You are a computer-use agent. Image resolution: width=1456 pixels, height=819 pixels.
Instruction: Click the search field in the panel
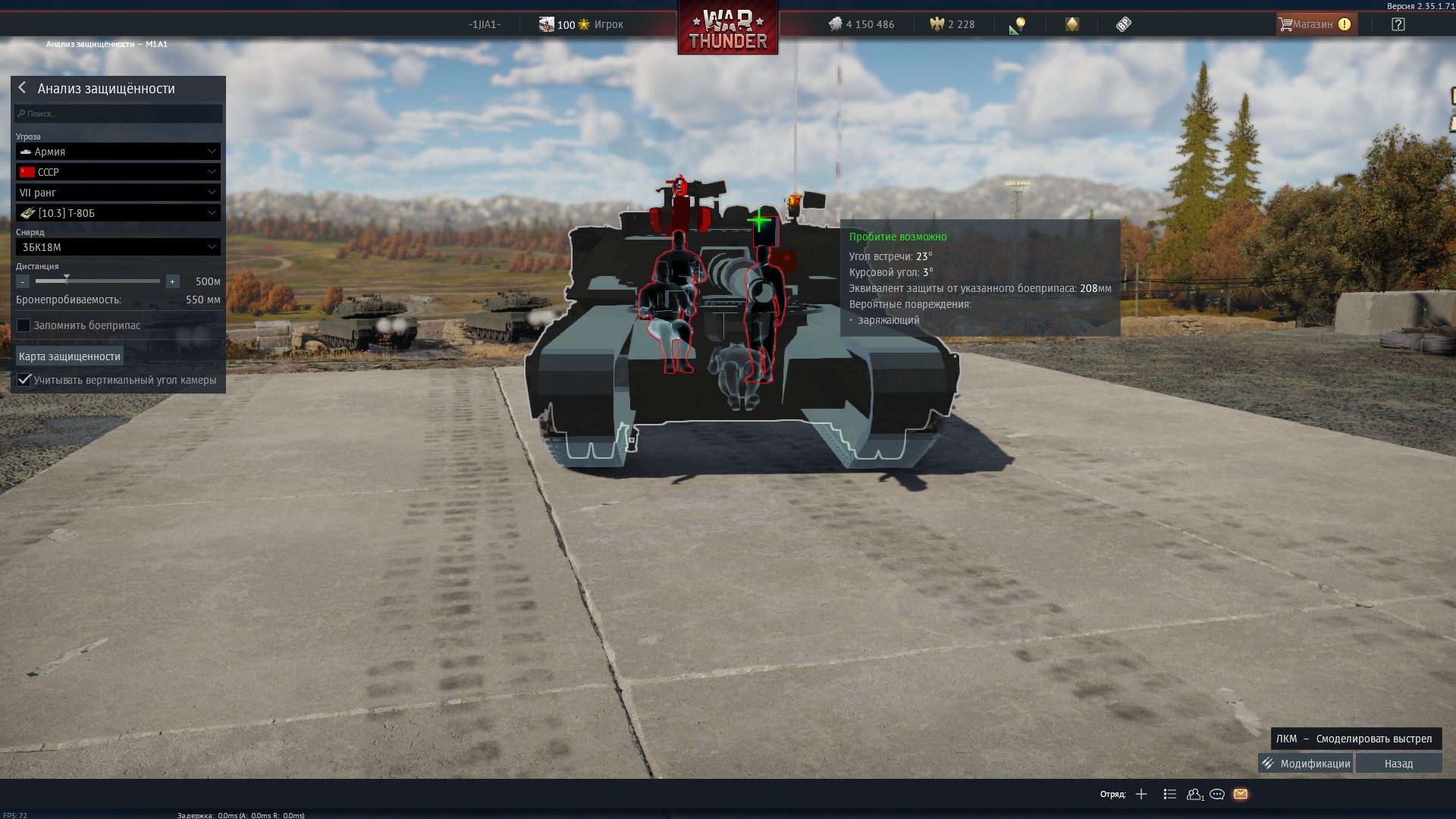pos(118,114)
